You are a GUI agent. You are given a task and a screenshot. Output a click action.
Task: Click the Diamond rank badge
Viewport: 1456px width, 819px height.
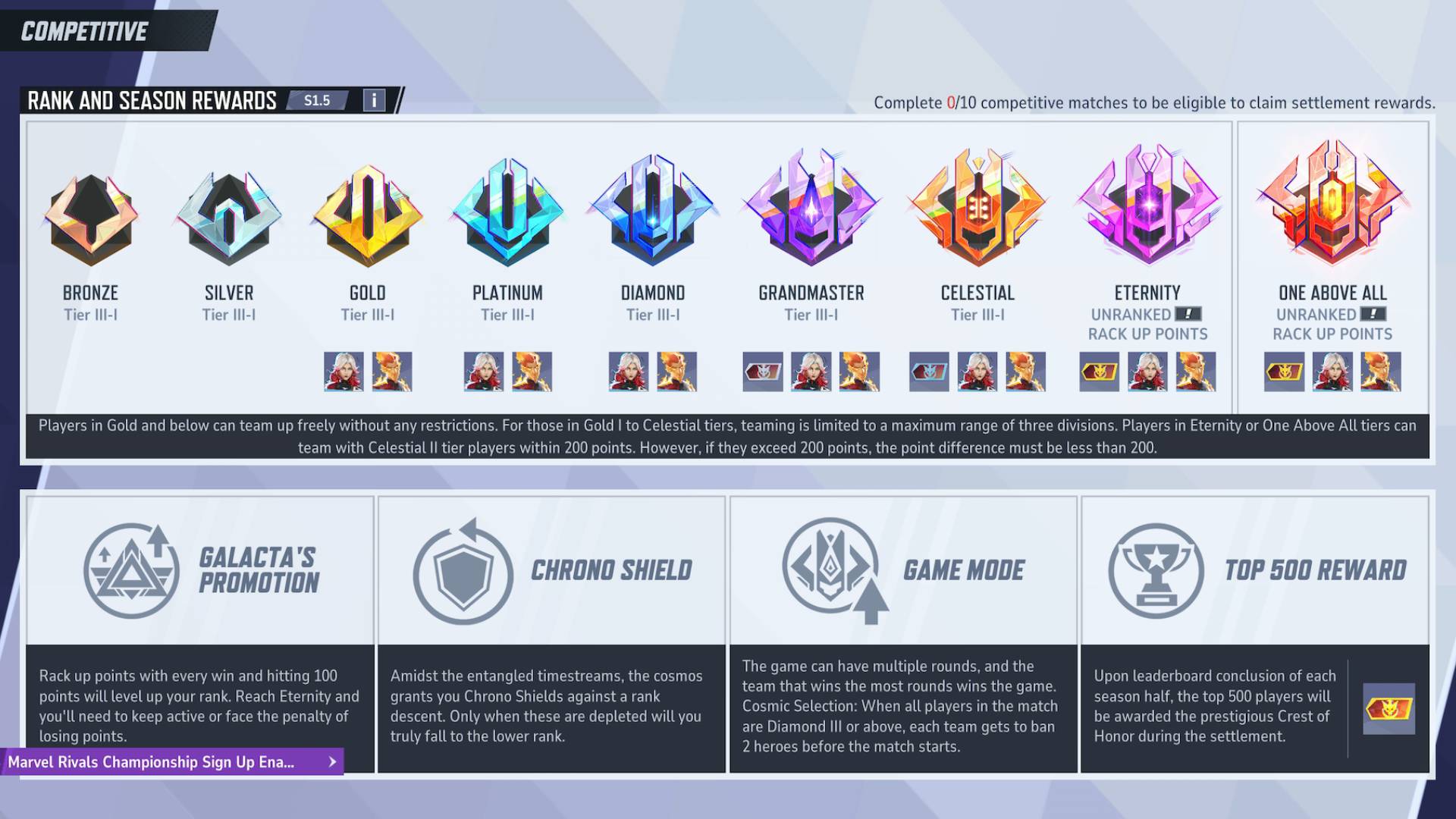tap(652, 216)
